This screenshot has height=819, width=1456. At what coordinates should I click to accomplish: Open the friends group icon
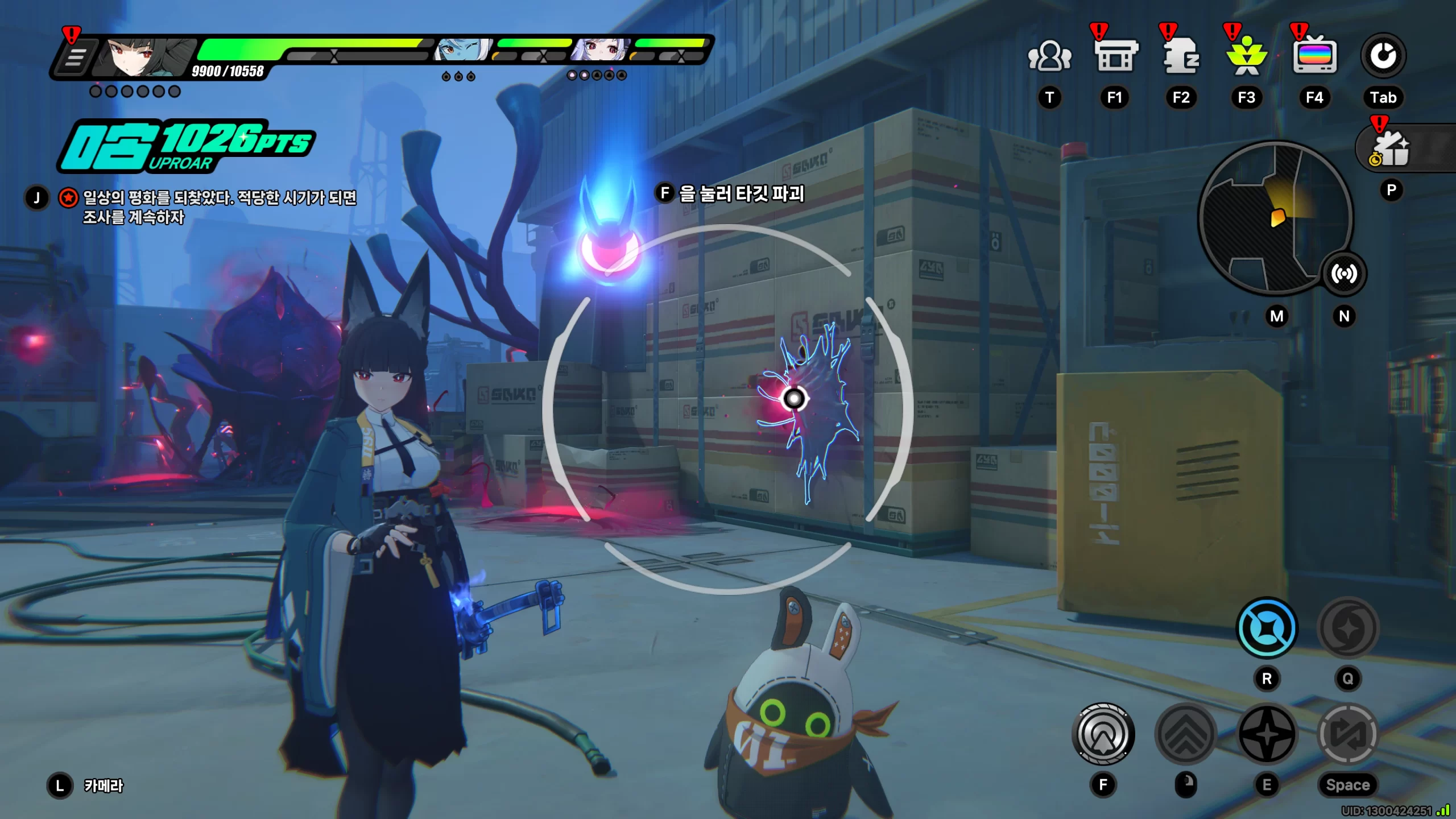click(1049, 57)
